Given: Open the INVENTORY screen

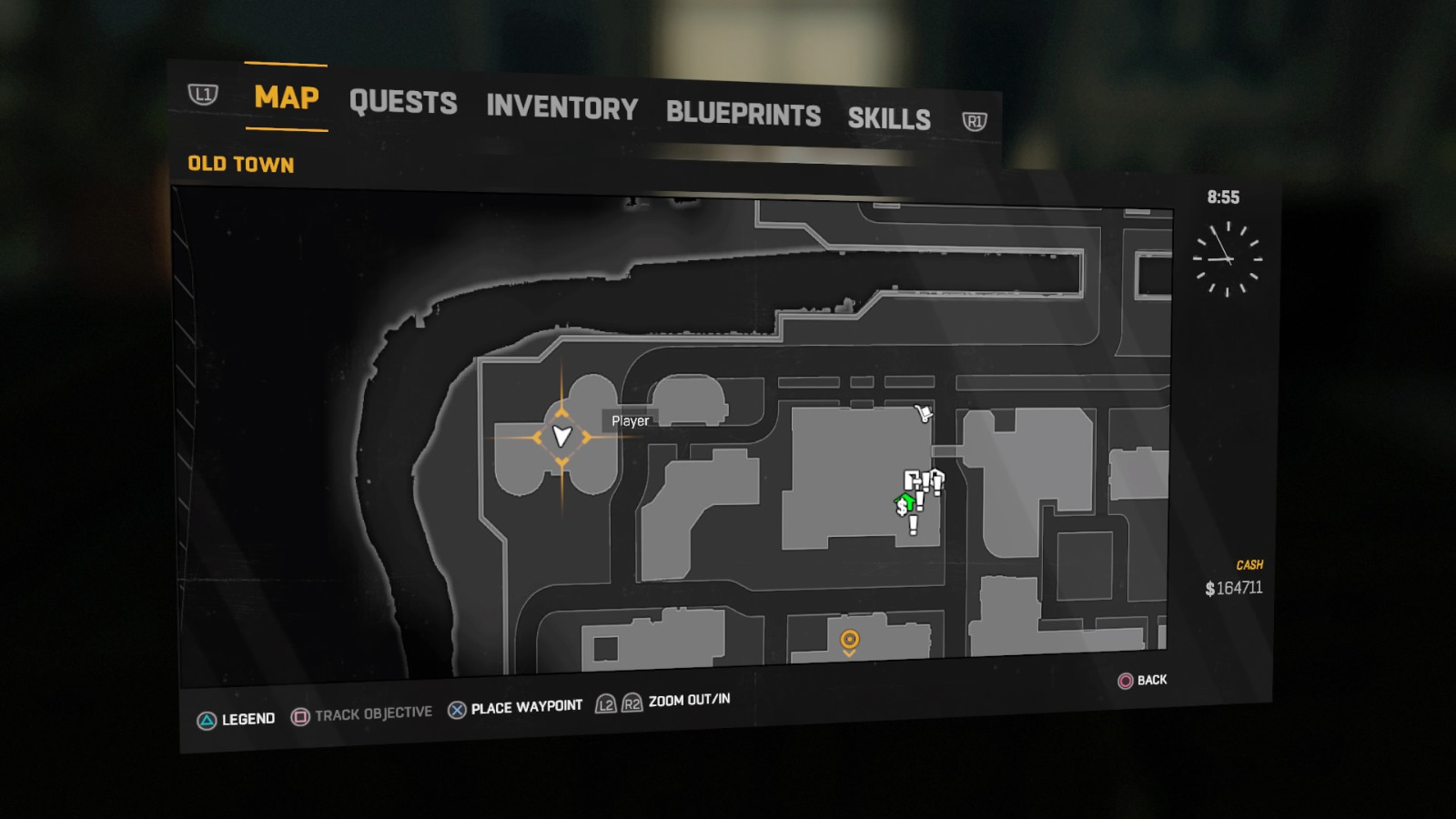Looking at the screenshot, I should [x=562, y=108].
